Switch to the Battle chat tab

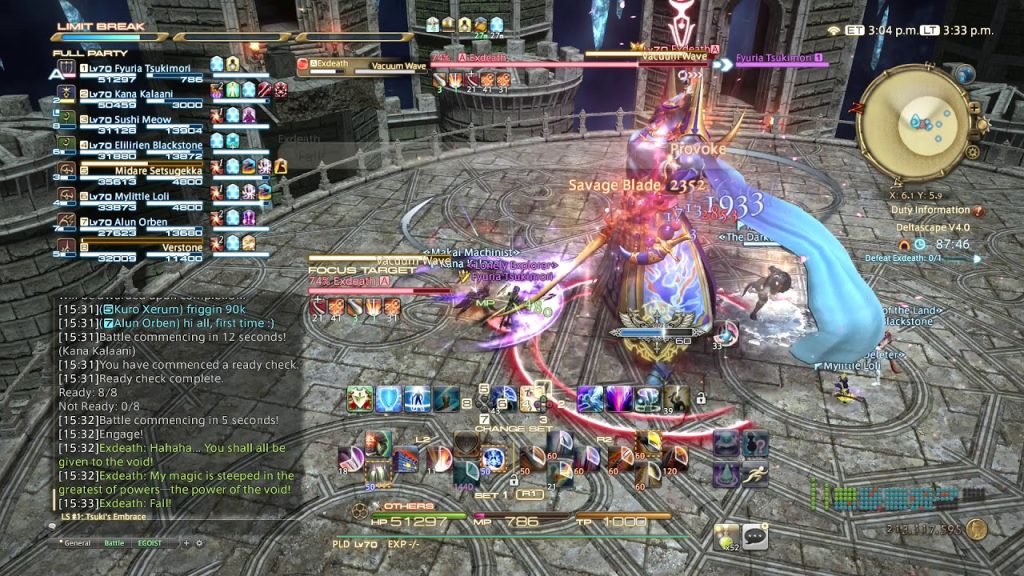(x=115, y=543)
